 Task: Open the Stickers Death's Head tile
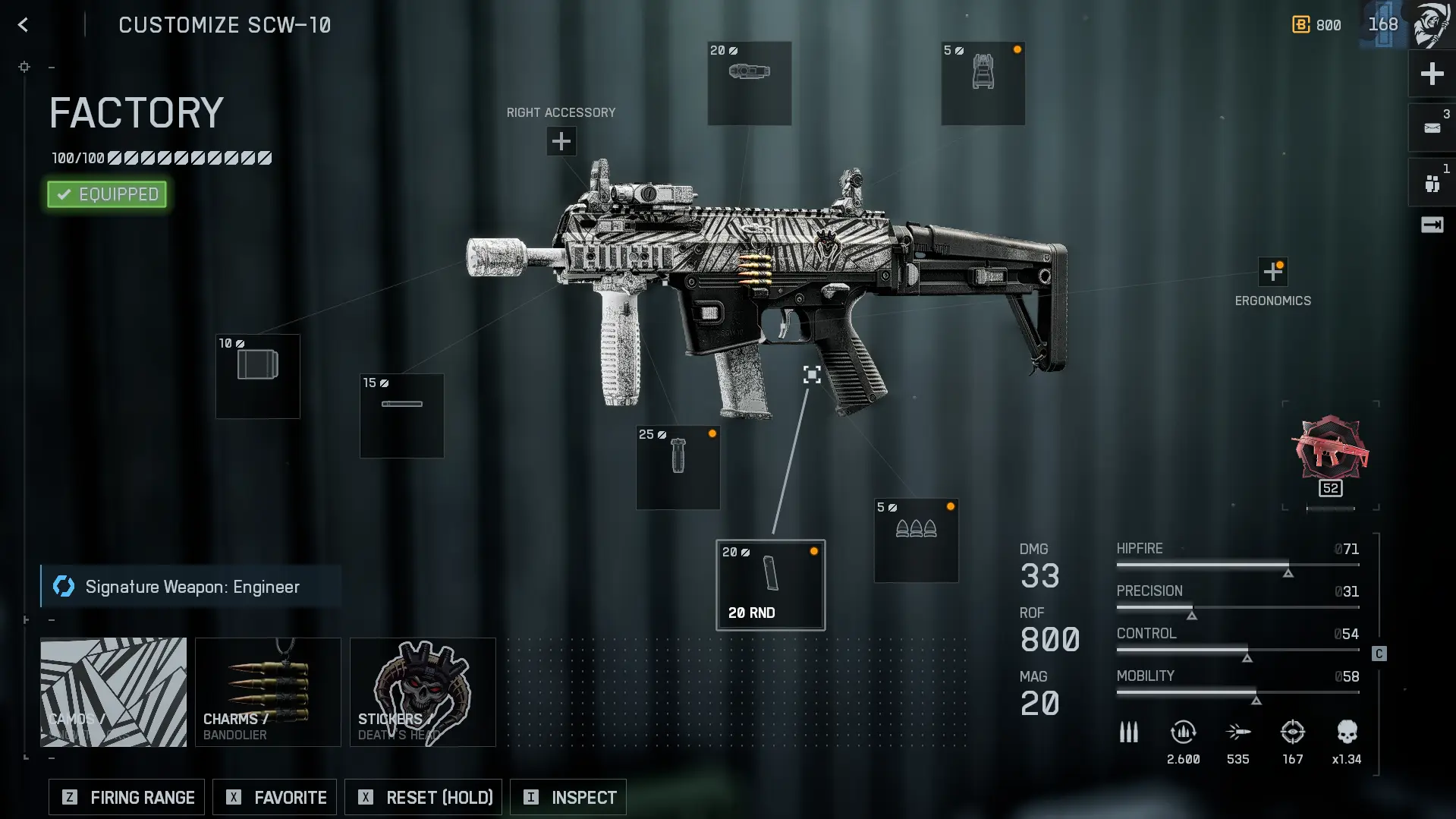click(423, 691)
